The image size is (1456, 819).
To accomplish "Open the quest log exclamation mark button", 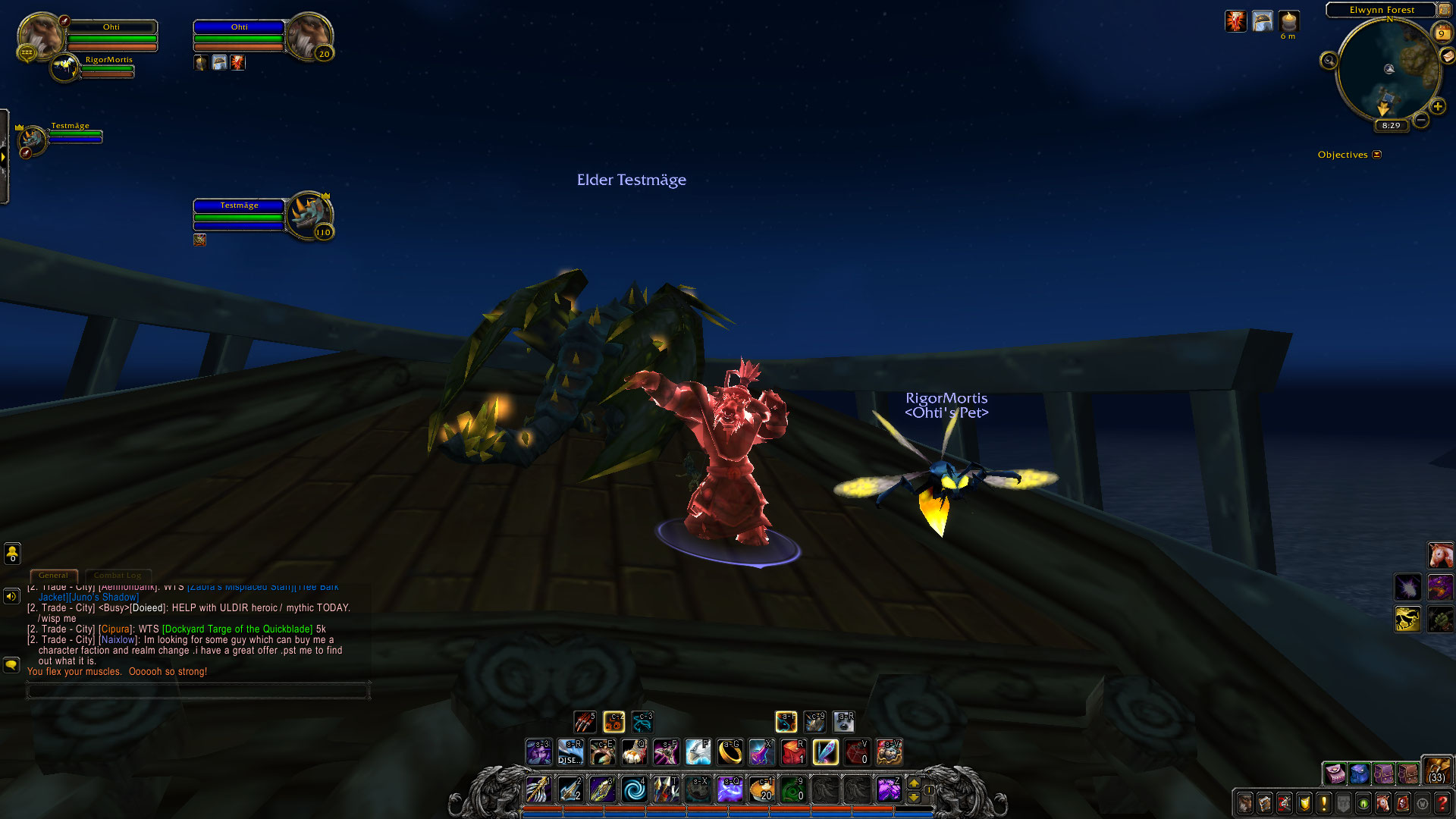I will click(x=1324, y=802).
